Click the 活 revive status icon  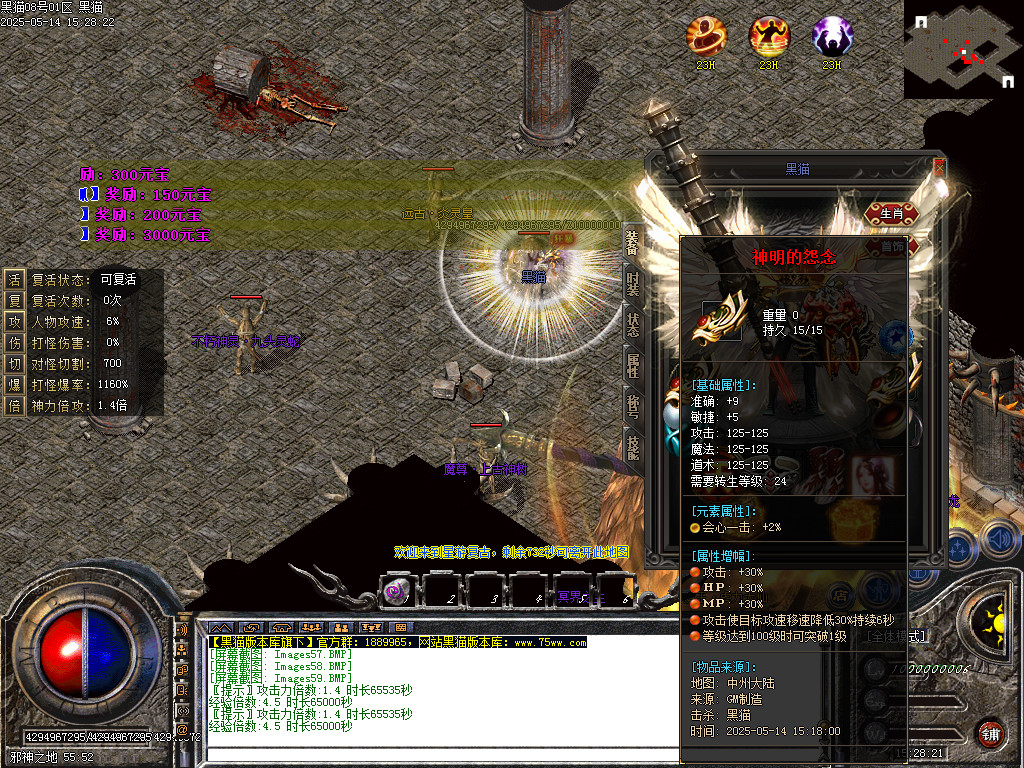[14, 280]
